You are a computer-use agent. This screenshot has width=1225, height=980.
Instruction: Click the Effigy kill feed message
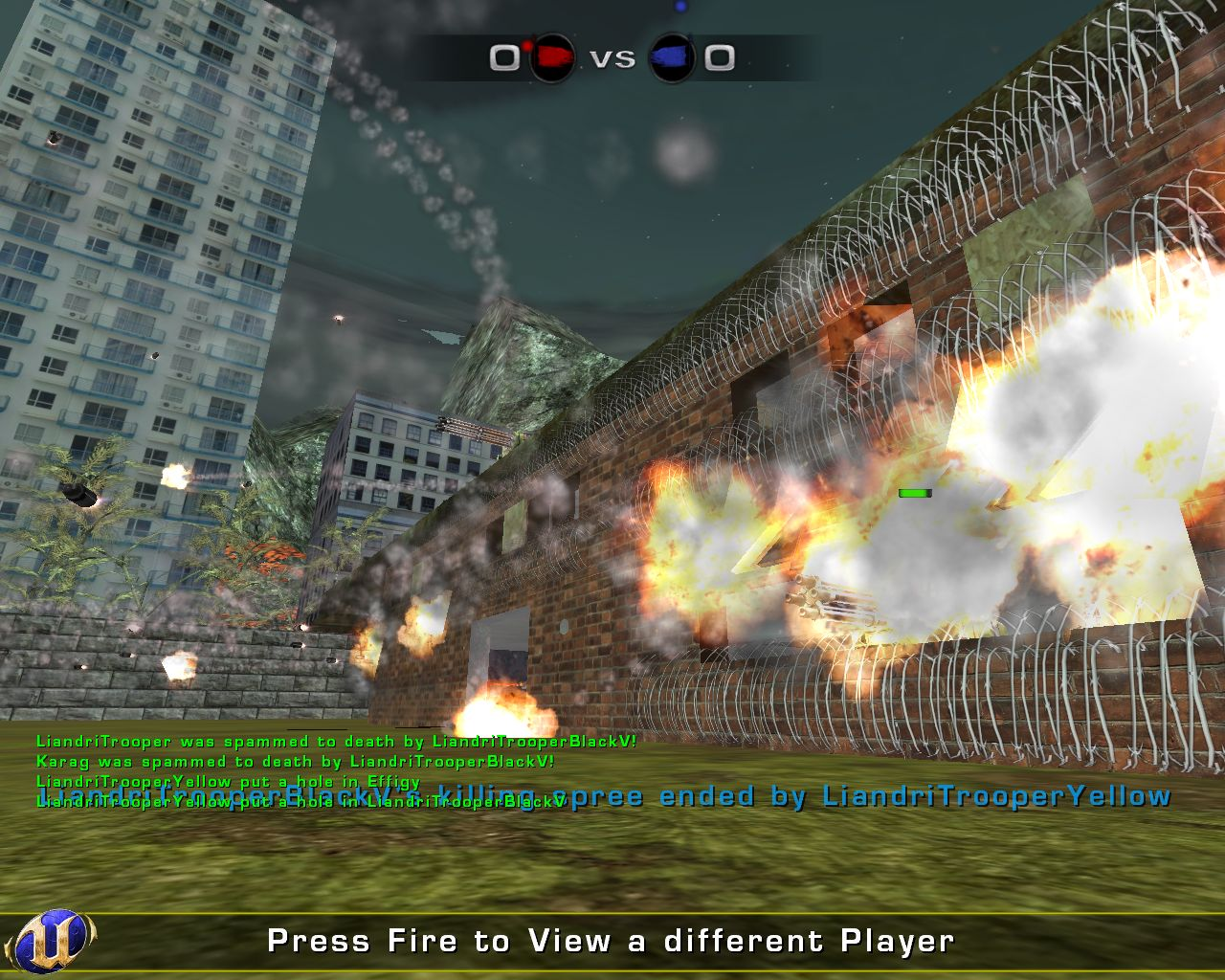pyautogui.click(x=226, y=783)
